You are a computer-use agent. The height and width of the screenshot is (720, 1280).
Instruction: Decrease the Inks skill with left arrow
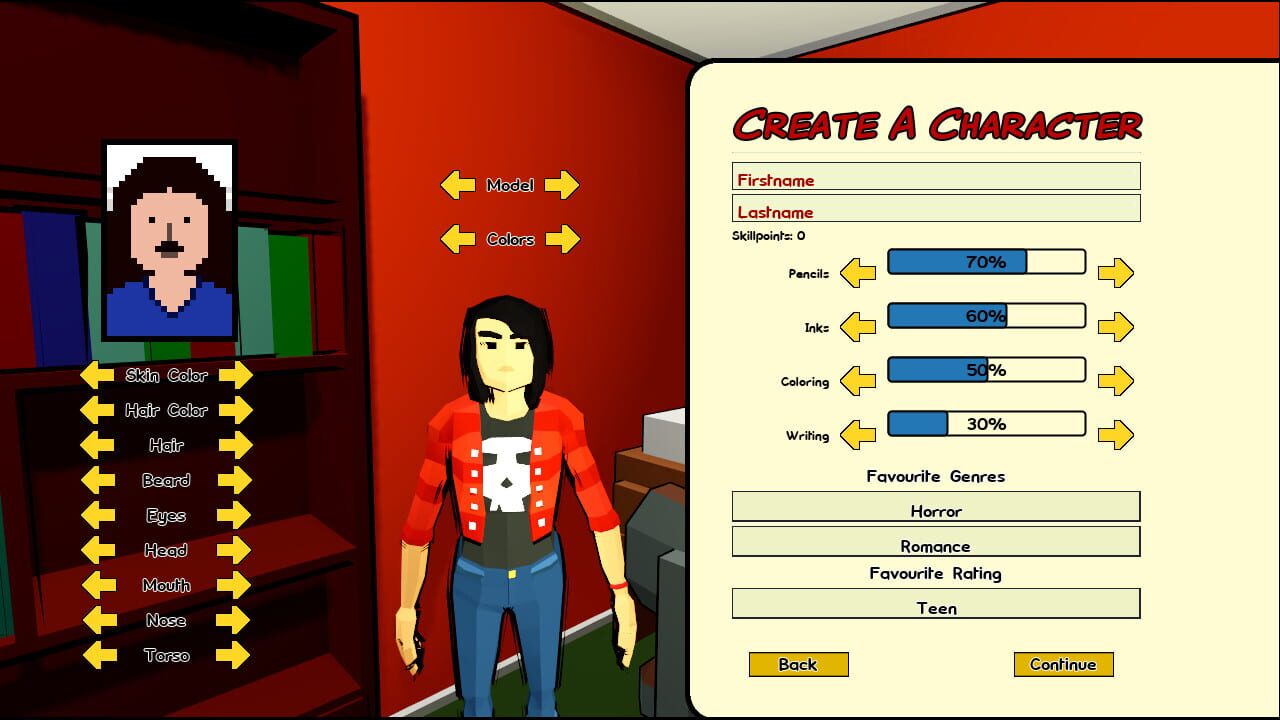pyautogui.click(x=856, y=326)
